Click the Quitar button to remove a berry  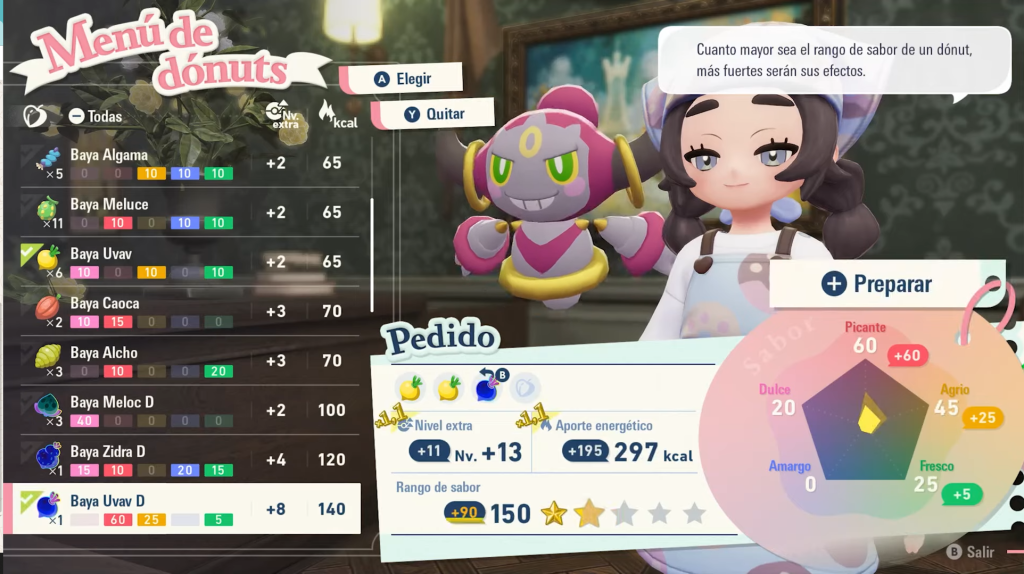(434, 114)
